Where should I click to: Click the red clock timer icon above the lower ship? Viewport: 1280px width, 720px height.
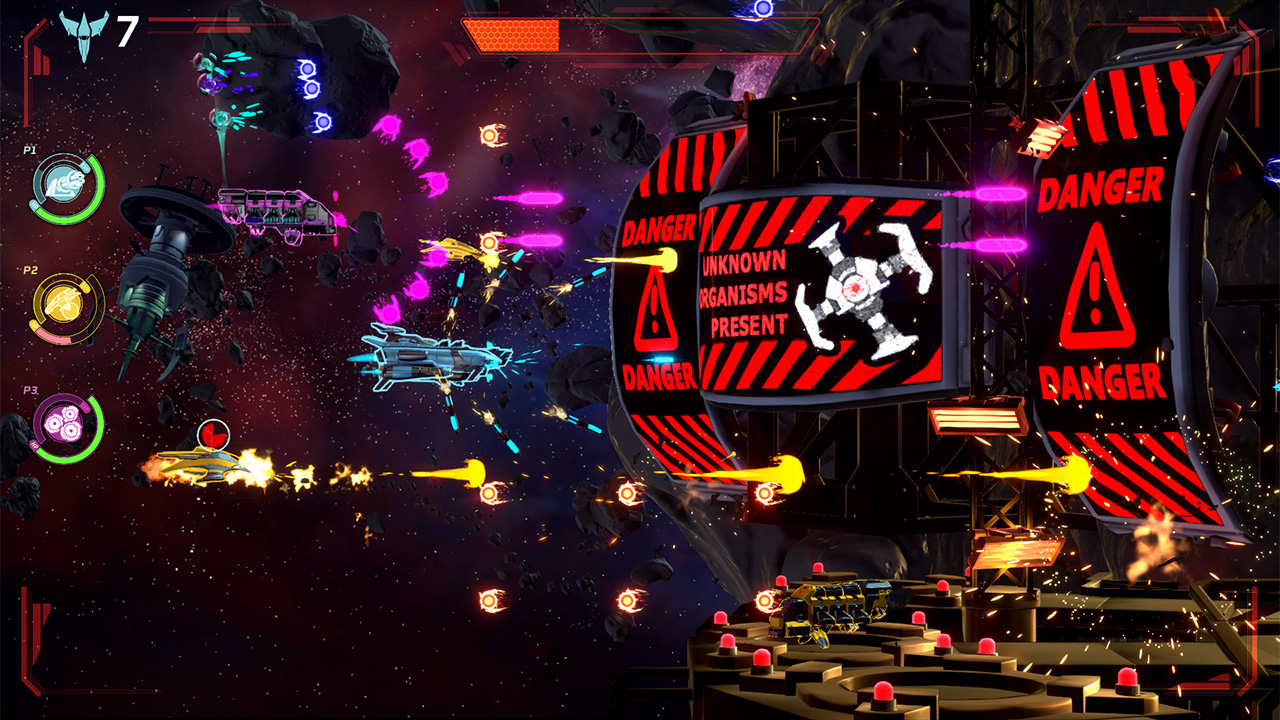[x=214, y=436]
